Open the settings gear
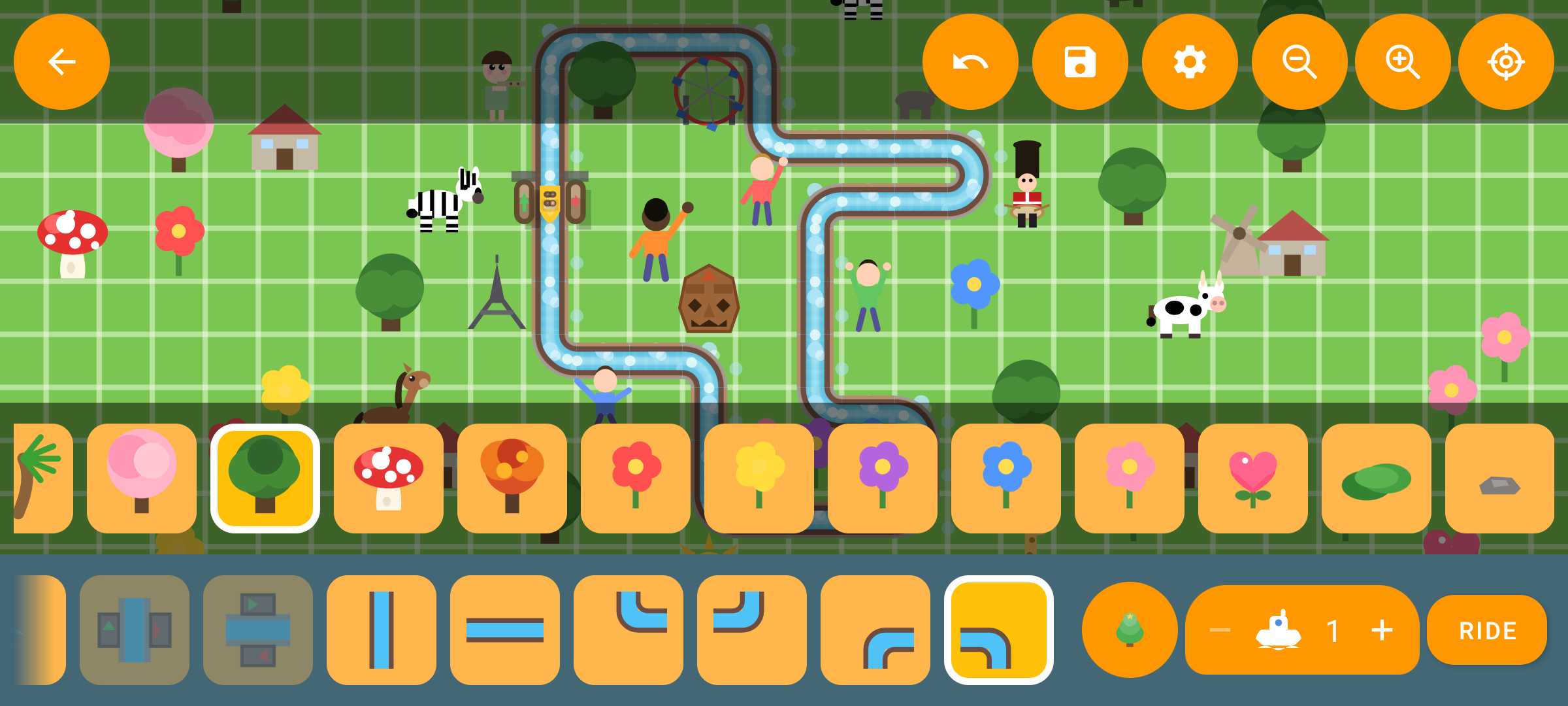 click(x=1188, y=62)
